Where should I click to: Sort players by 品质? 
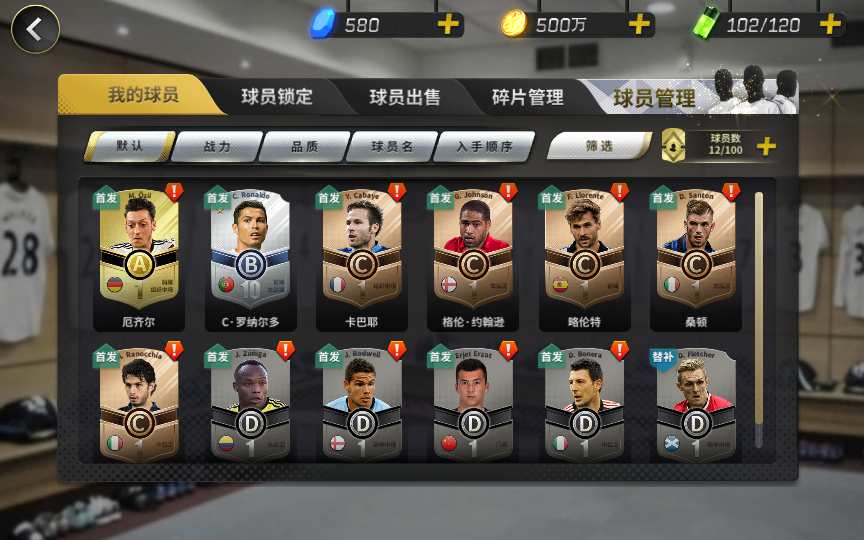coord(305,147)
